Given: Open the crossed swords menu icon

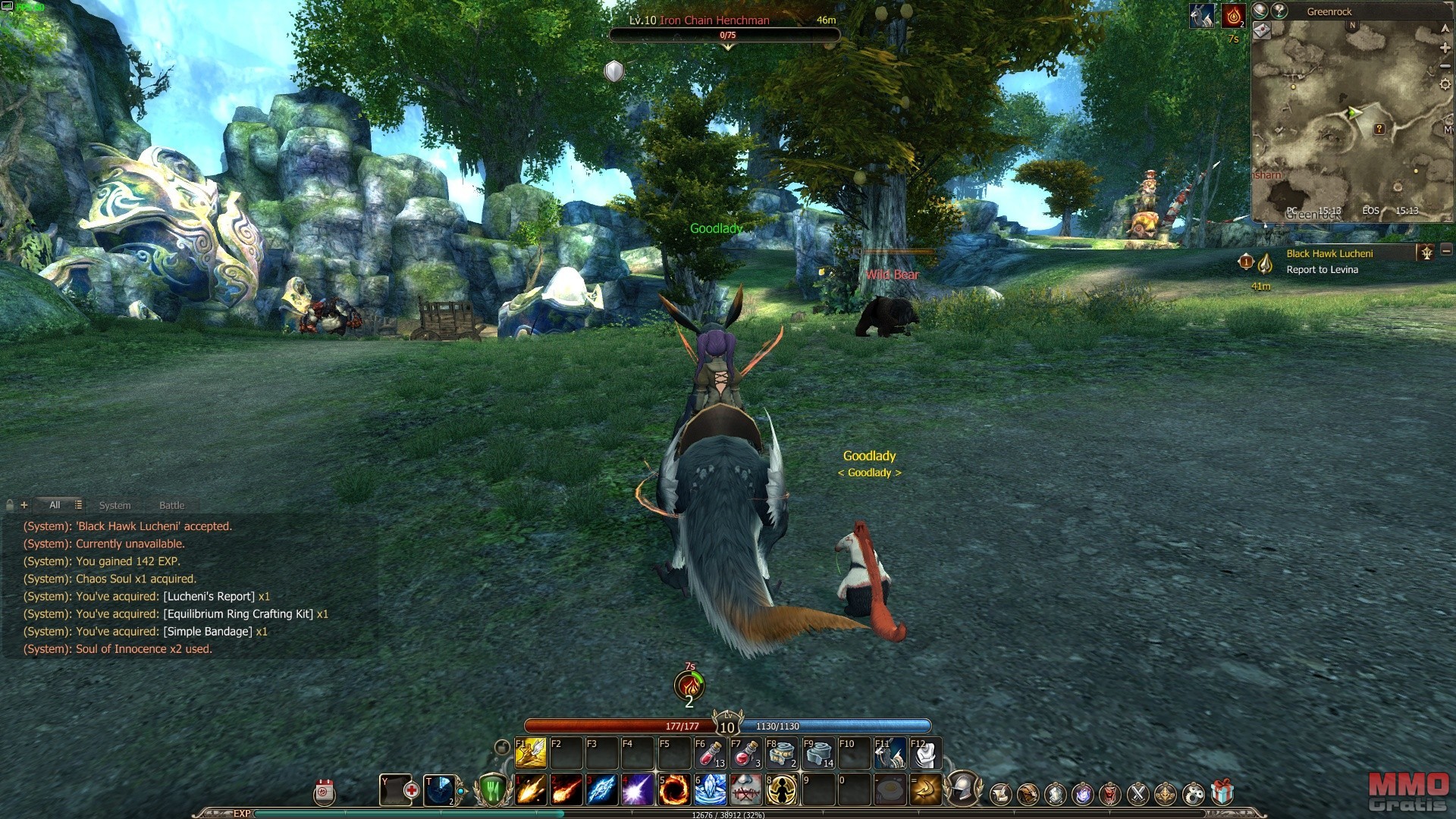Looking at the screenshot, I should pos(1137,794).
